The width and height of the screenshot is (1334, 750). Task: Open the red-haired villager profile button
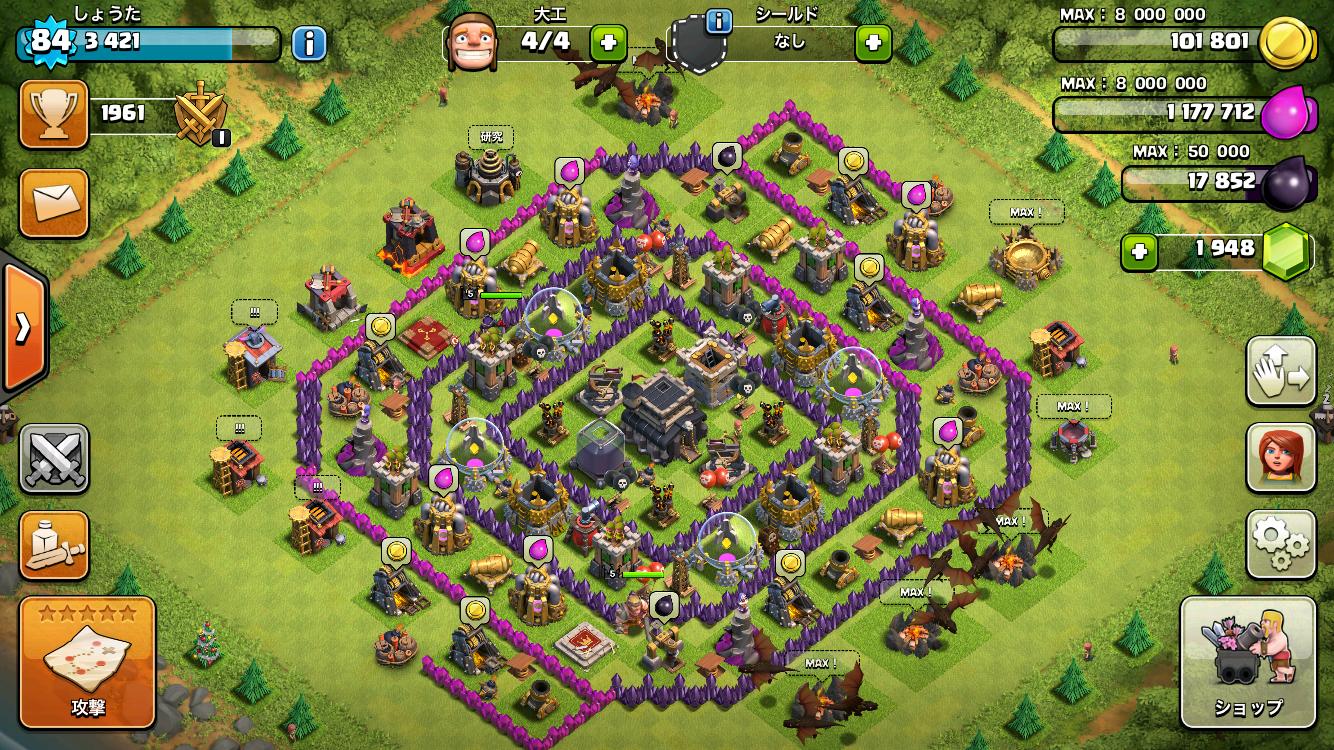(x=1281, y=458)
